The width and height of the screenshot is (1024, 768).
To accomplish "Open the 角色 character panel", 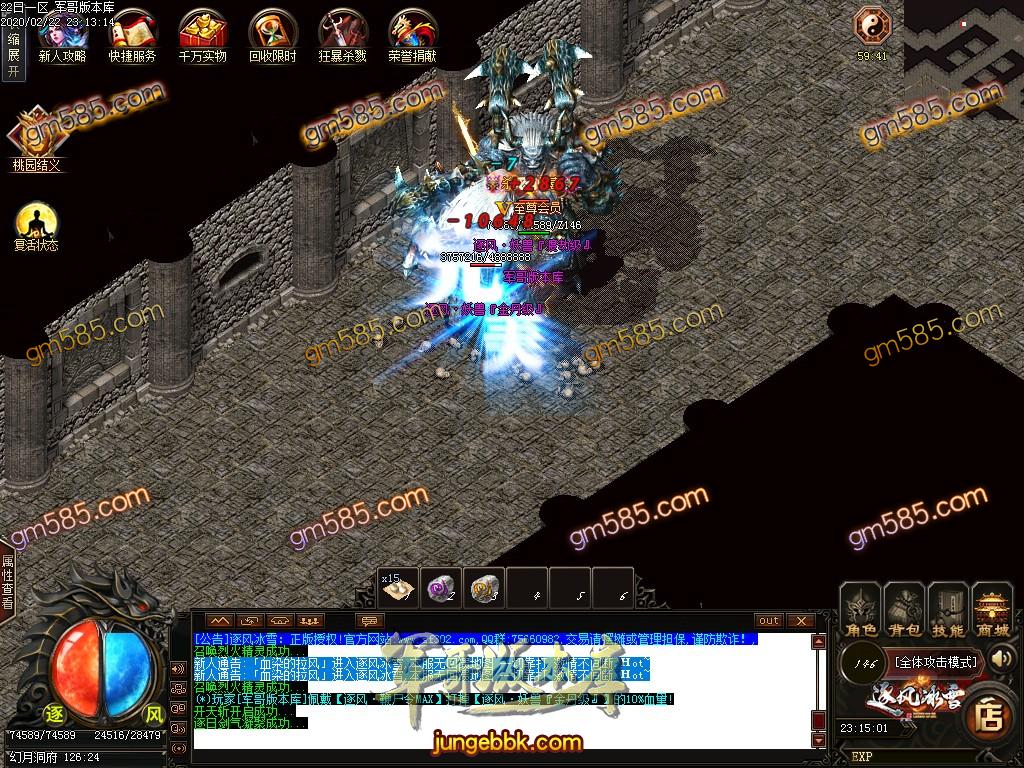I will click(x=860, y=610).
